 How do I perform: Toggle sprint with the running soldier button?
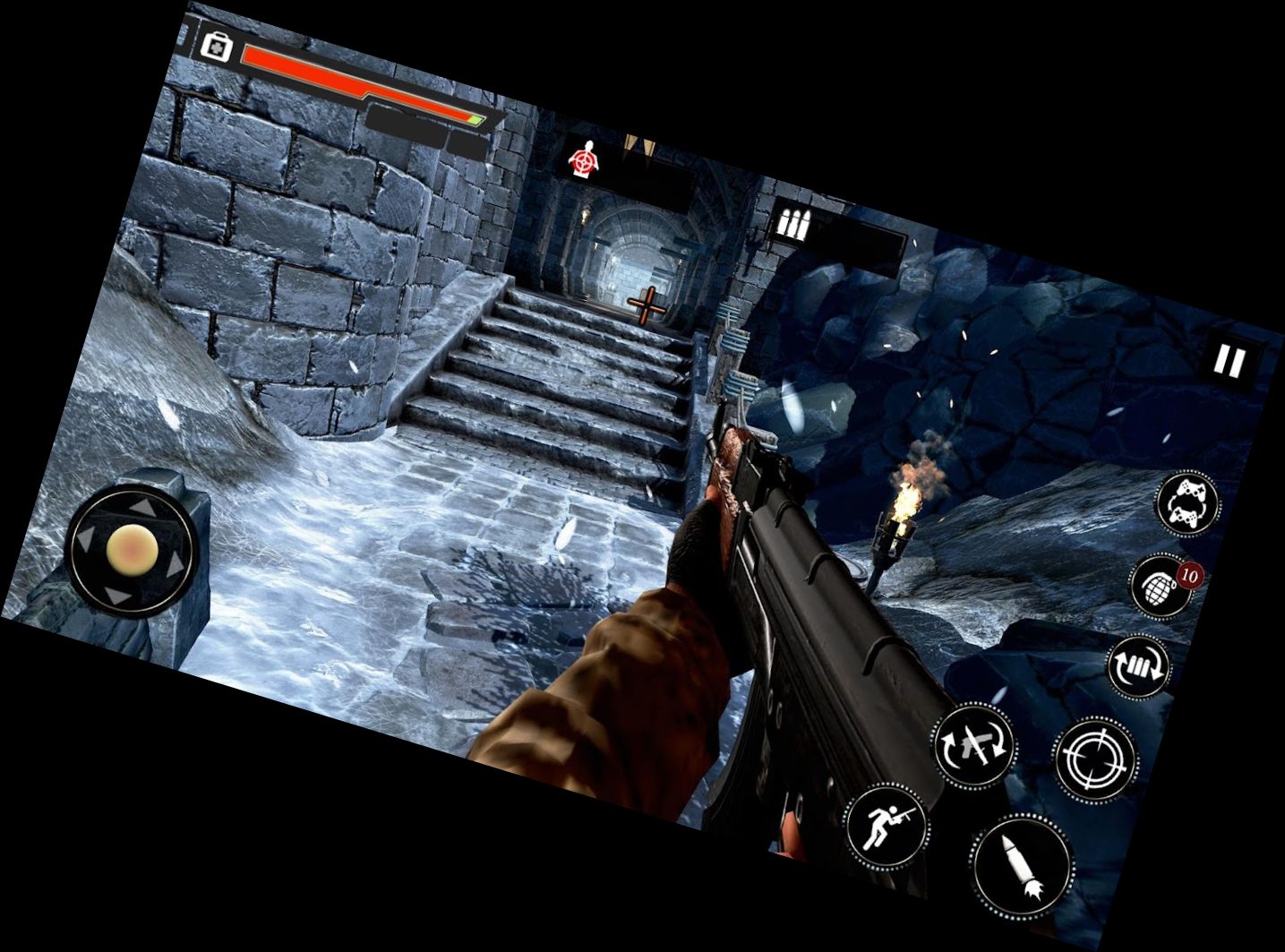coord(885,826)
